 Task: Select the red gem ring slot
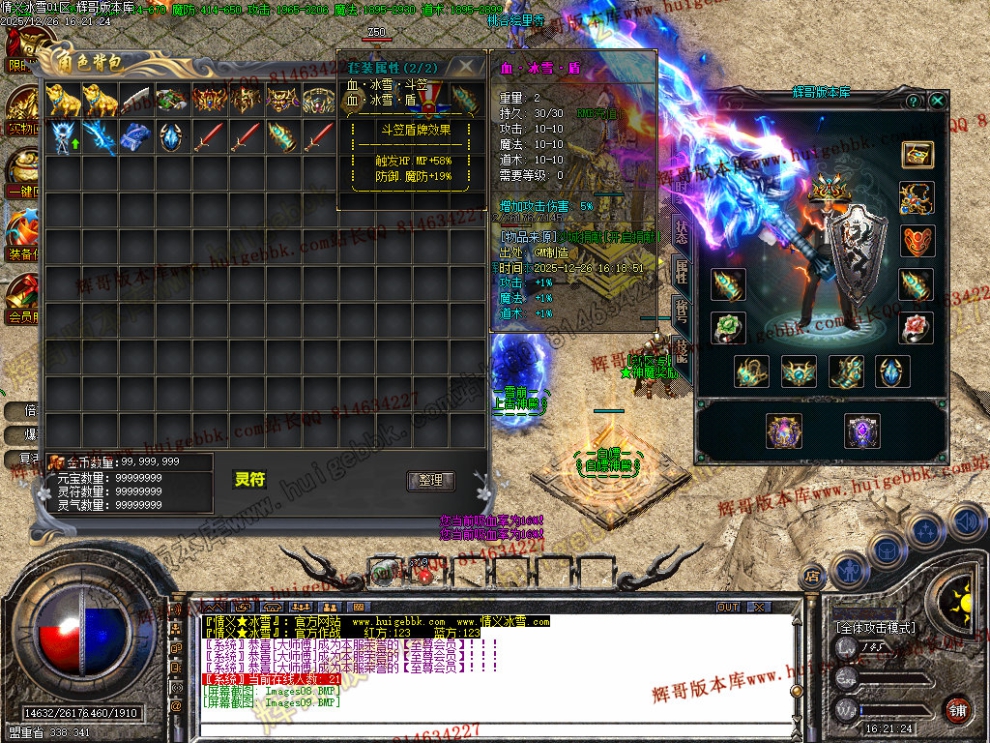coord(917,328)
